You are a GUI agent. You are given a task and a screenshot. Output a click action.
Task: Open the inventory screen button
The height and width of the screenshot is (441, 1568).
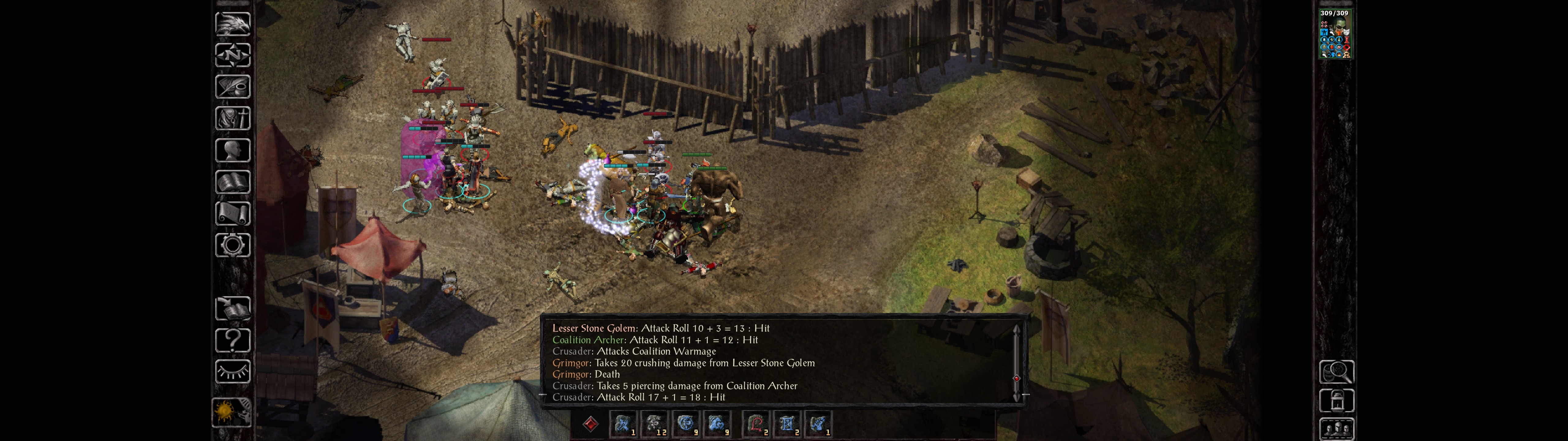click(232, 118)
